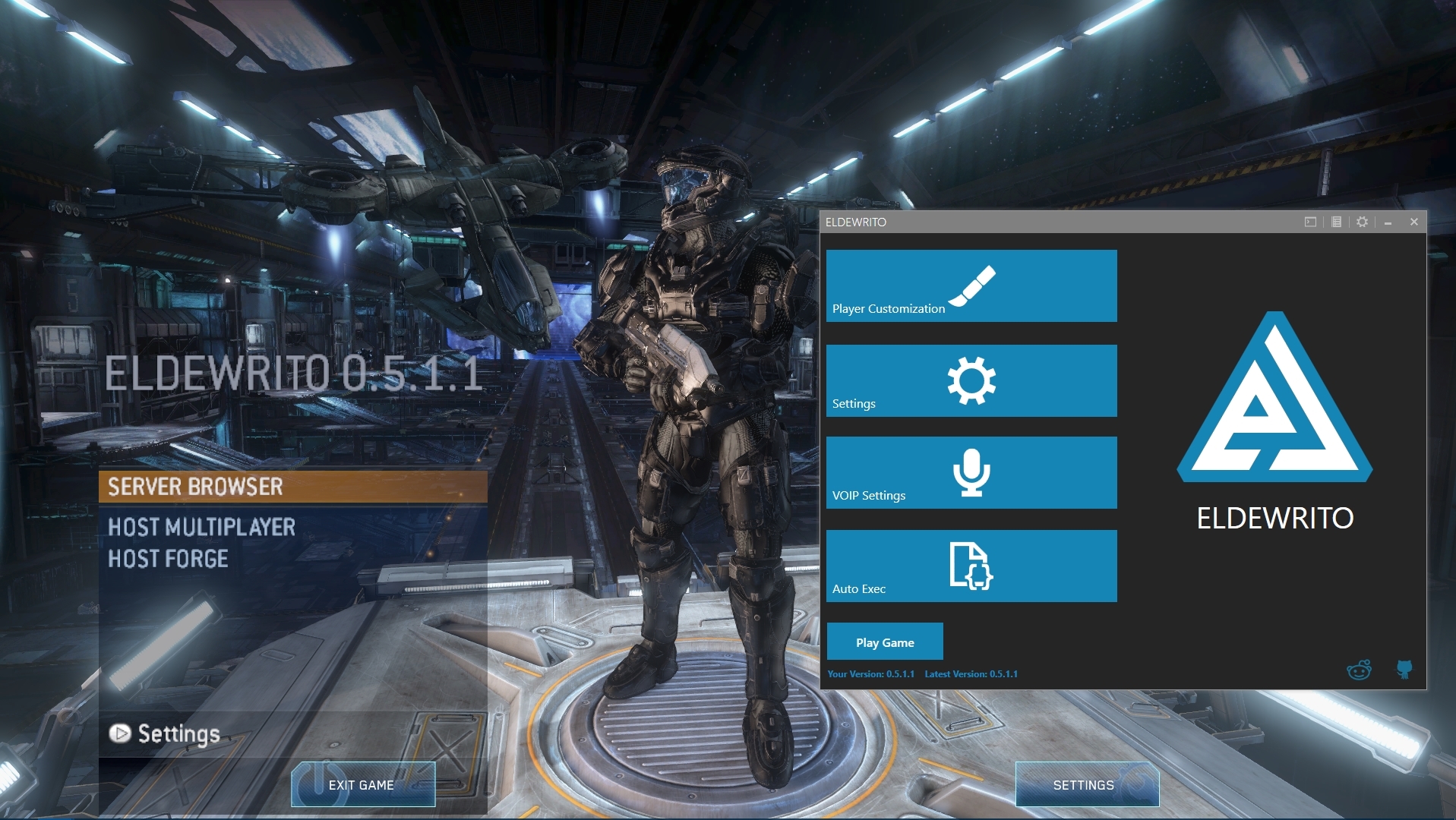Launch with the Play Game button
This screenshot has height=820, width=1456.
tap(885, 642)
